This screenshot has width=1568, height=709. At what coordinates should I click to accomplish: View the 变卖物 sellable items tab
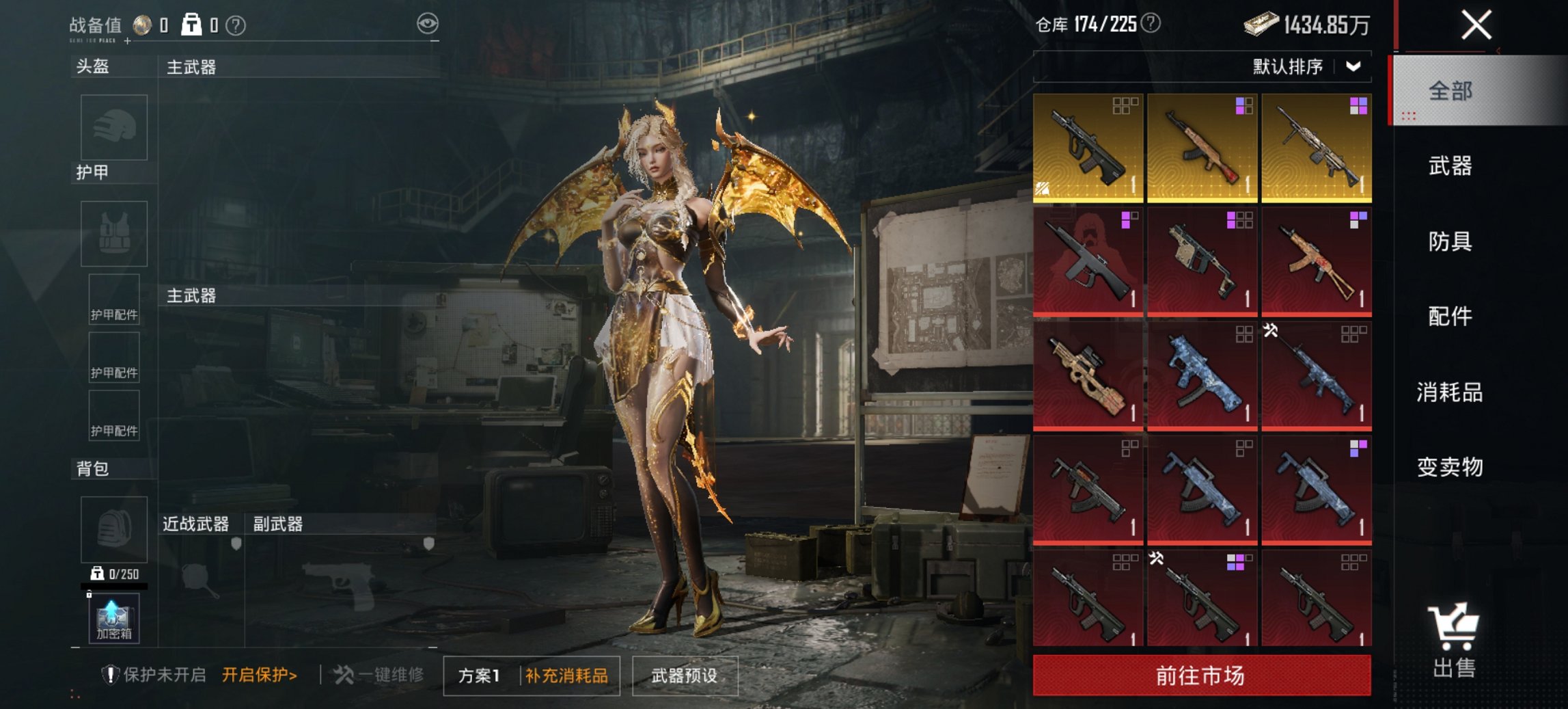point(1450,468)
